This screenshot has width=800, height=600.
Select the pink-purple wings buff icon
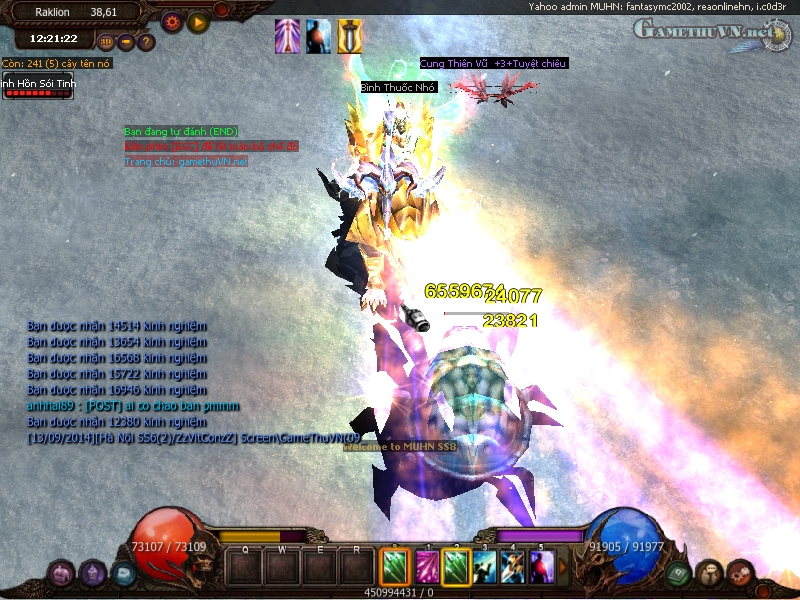(x=287, y=36)
